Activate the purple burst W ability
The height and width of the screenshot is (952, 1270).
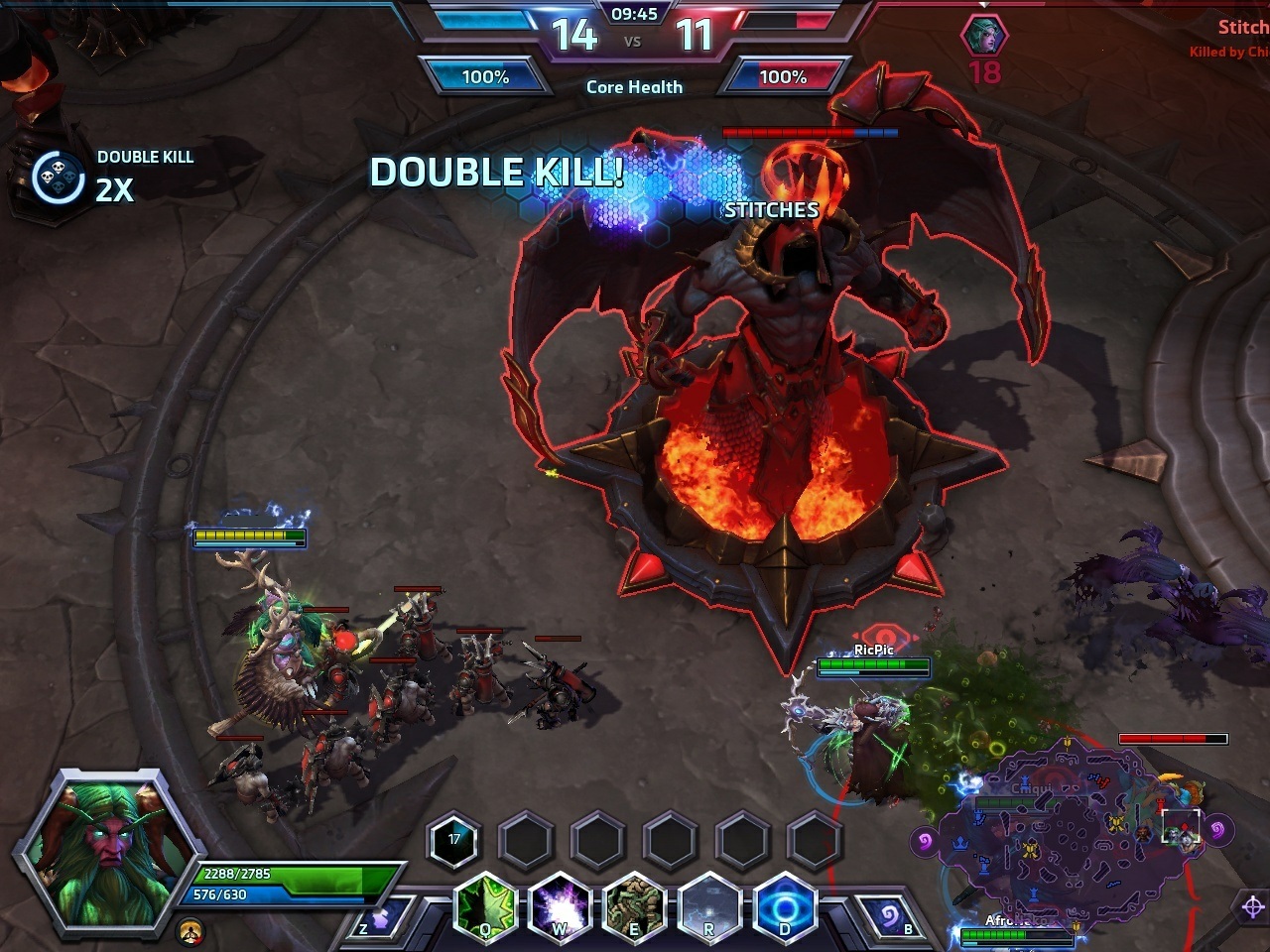pyautogui.click(x=561, y=905)
